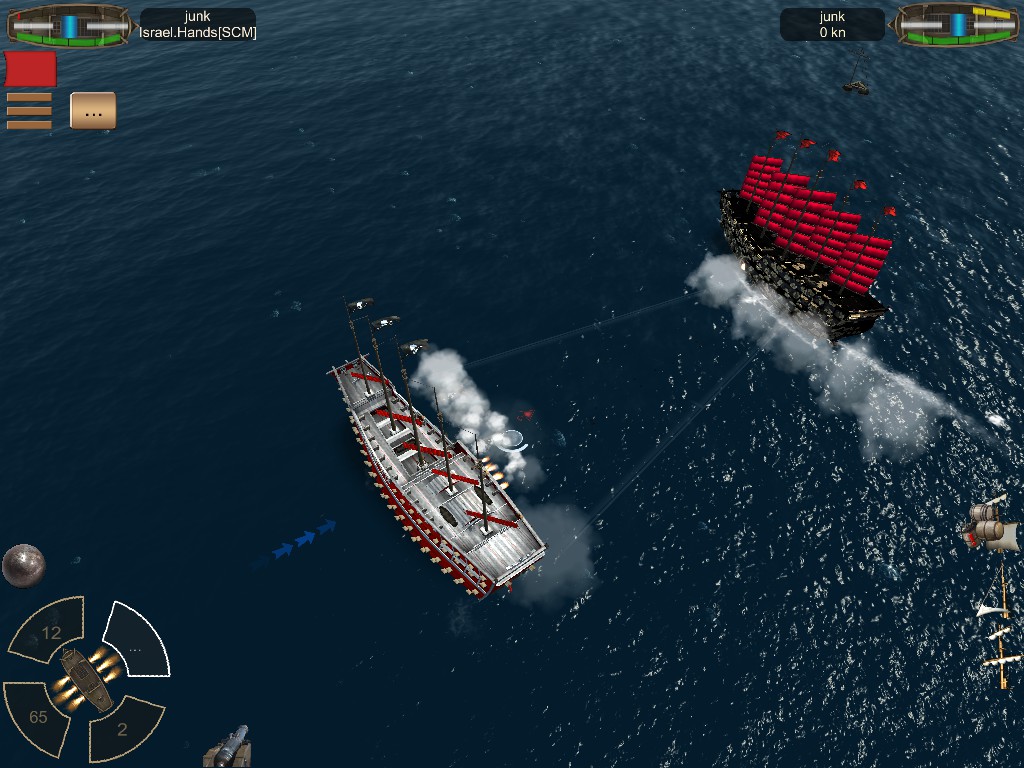
Task: Click the red flag button
Action: click(31, 69)
